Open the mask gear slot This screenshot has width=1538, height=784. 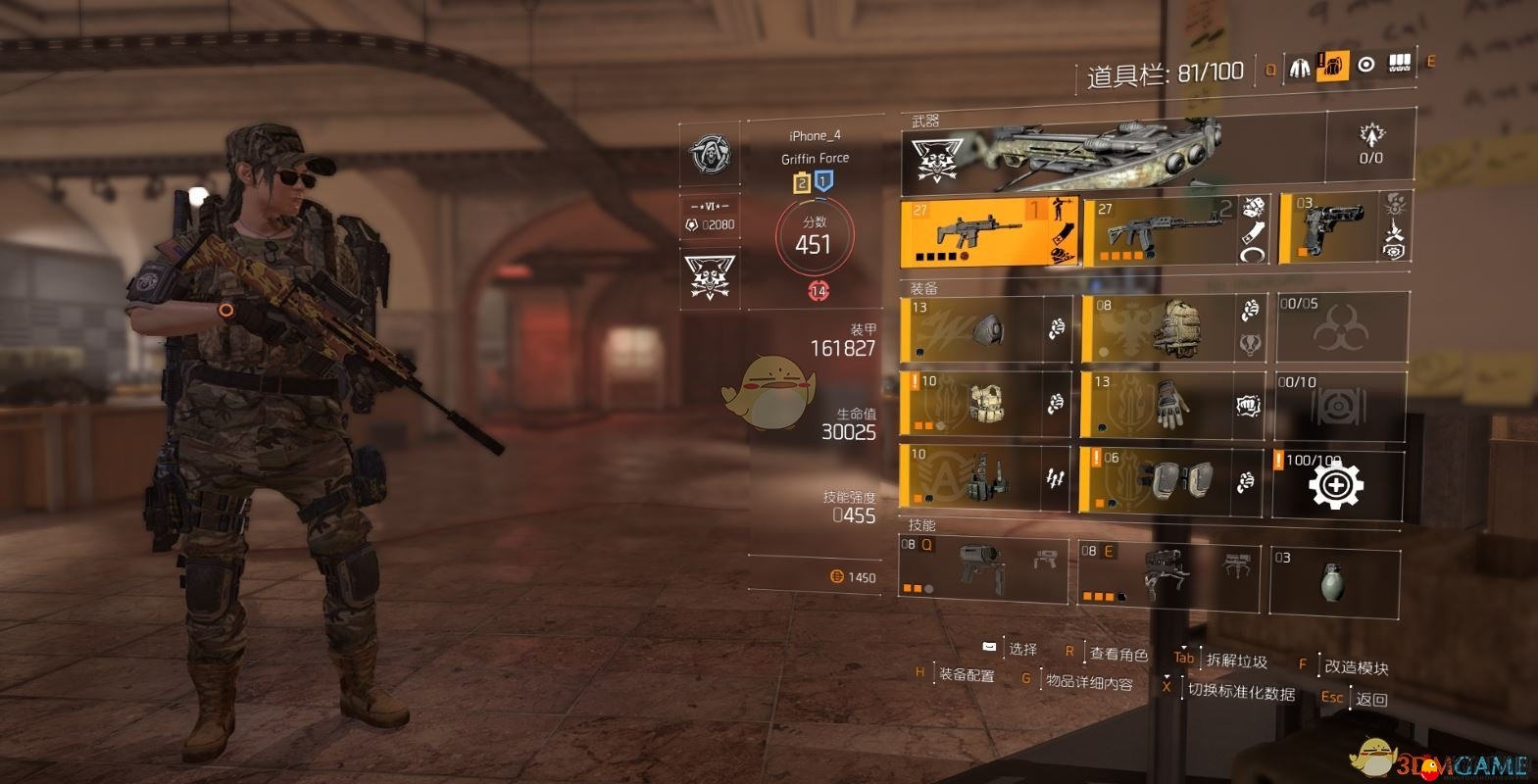pyautogui.click(x=985, y=329)
